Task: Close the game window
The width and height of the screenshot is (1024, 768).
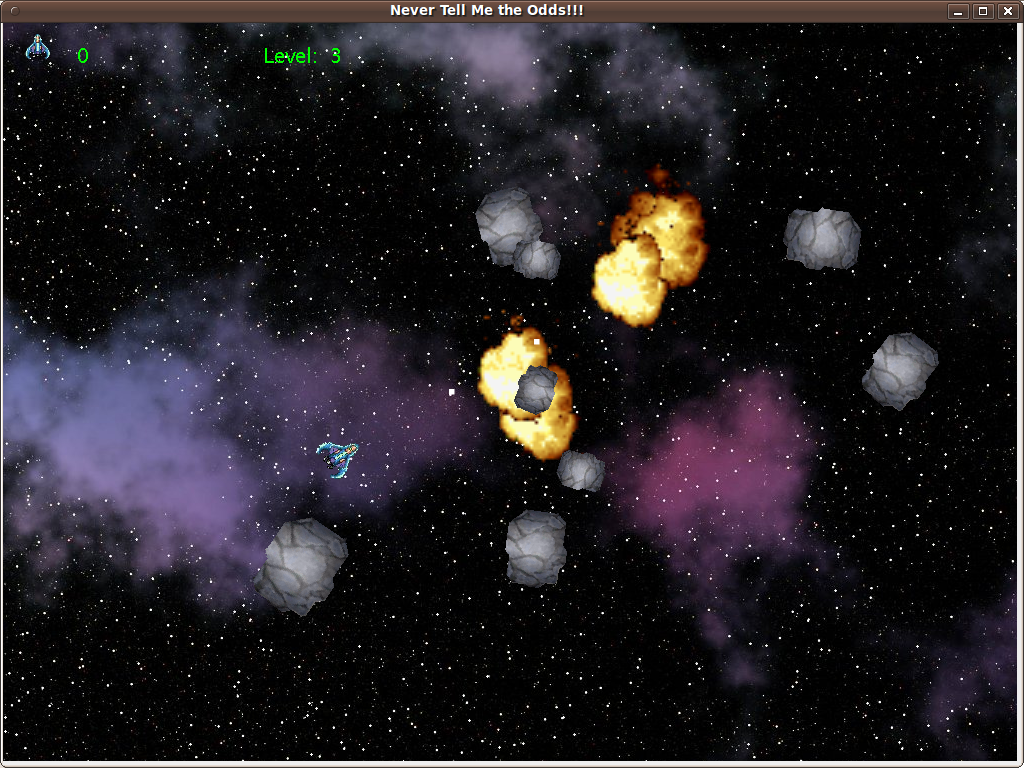Action: click(1006, 11)
